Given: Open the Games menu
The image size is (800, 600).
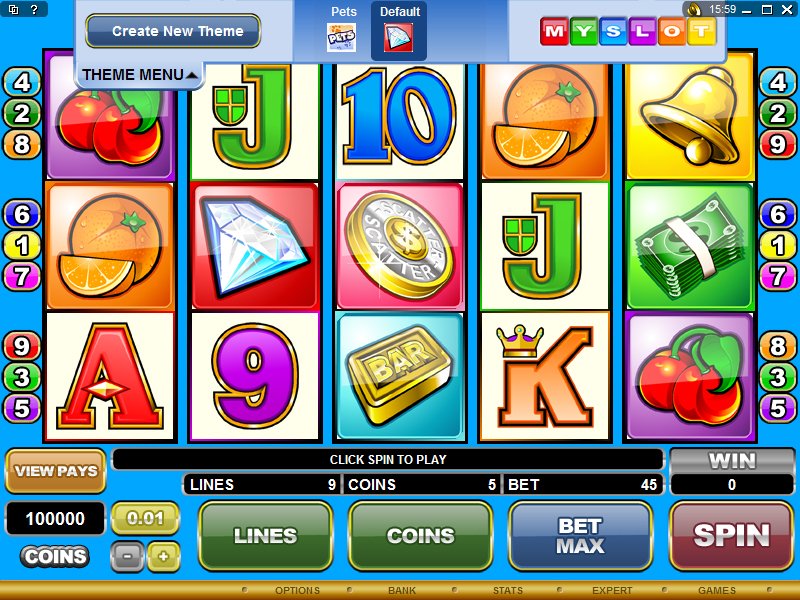Looking at the screenshot, I should (x=717, y=591).
